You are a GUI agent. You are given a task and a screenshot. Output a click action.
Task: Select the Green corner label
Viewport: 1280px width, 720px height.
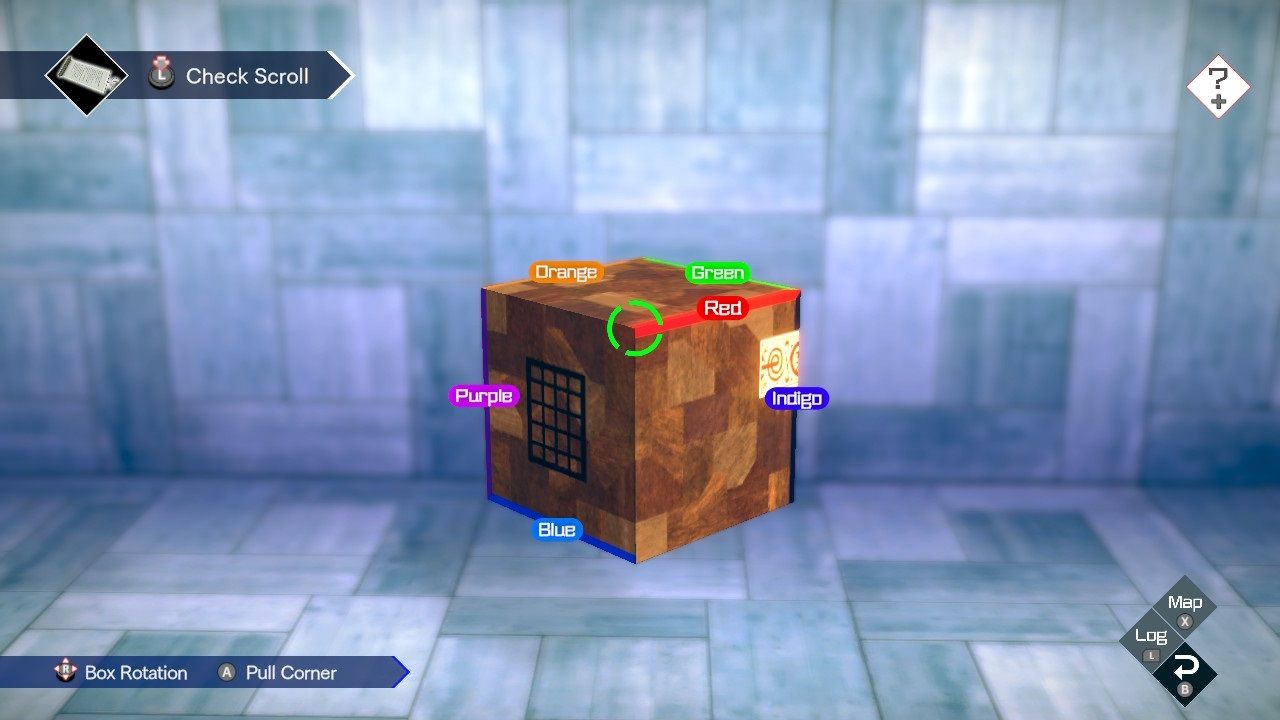(x=718, y=273)
